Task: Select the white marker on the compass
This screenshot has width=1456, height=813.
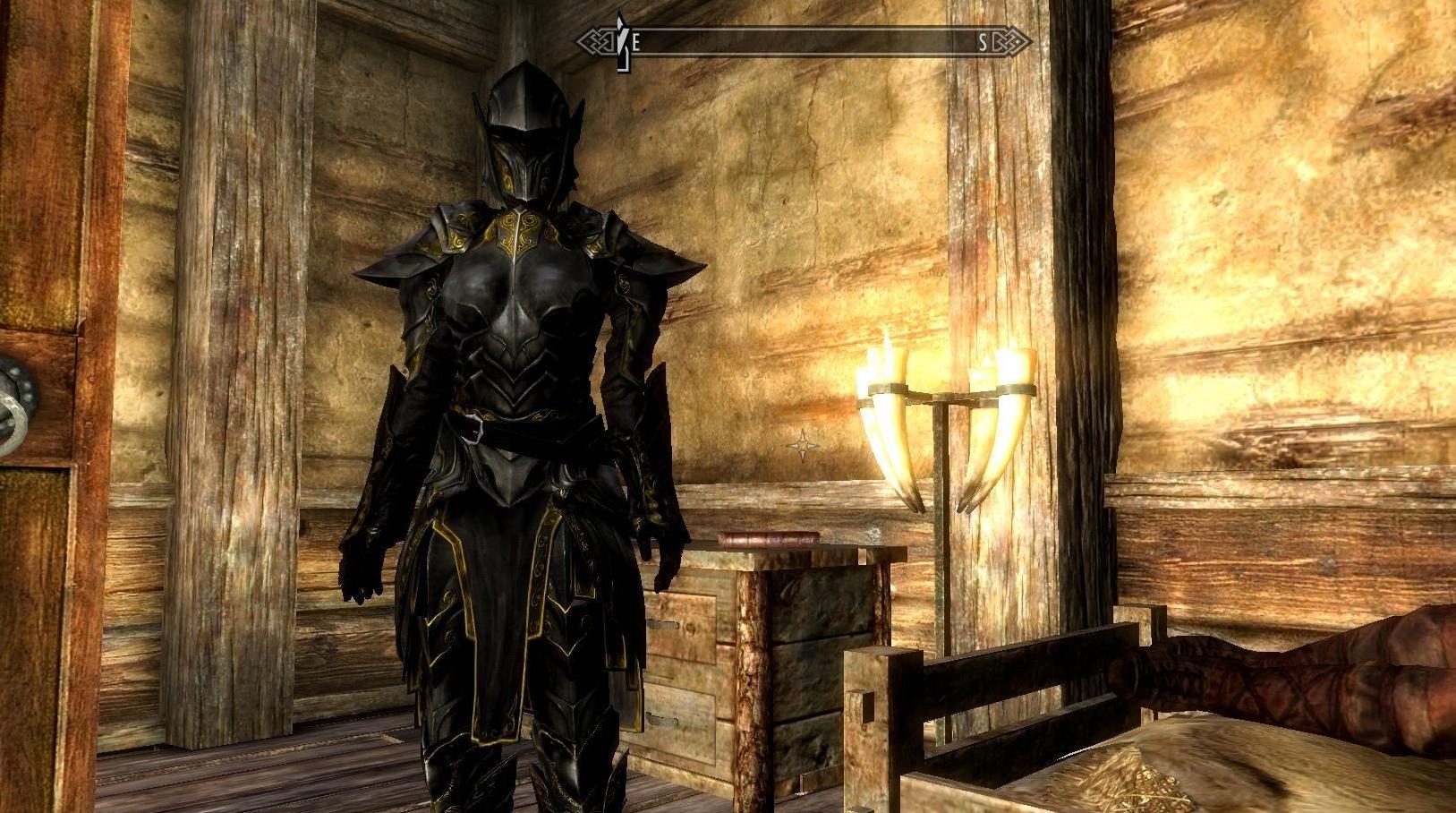Action: pyautogui.click(x=620, y=41)
